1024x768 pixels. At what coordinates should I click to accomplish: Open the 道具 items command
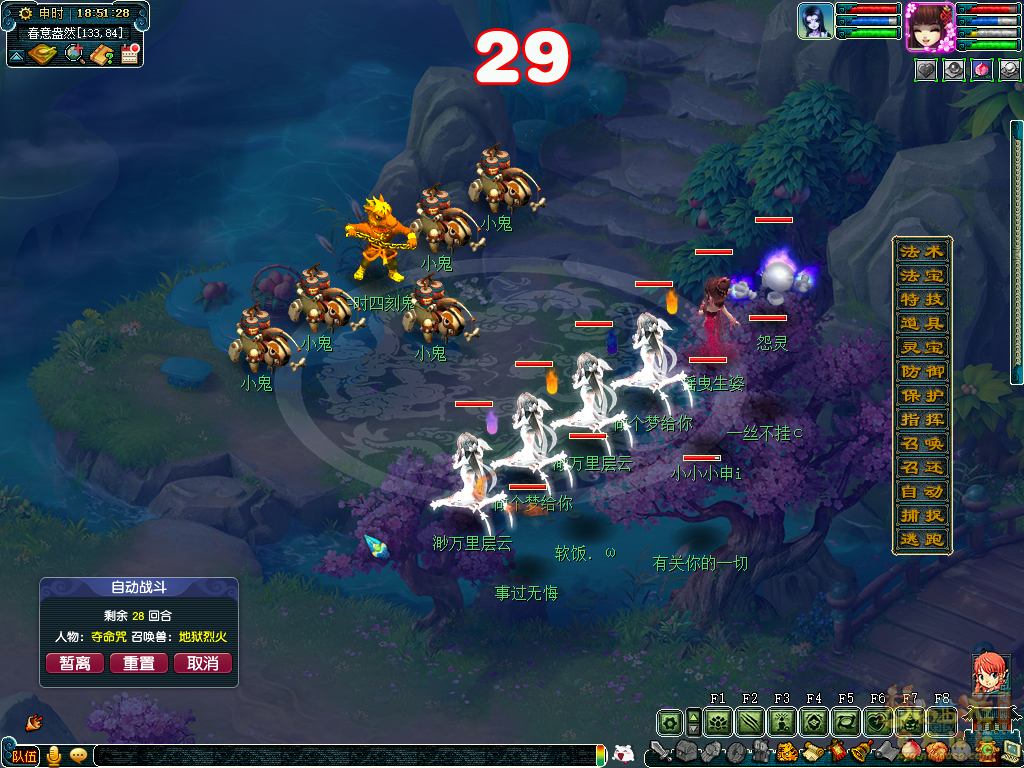pos(921,323)
